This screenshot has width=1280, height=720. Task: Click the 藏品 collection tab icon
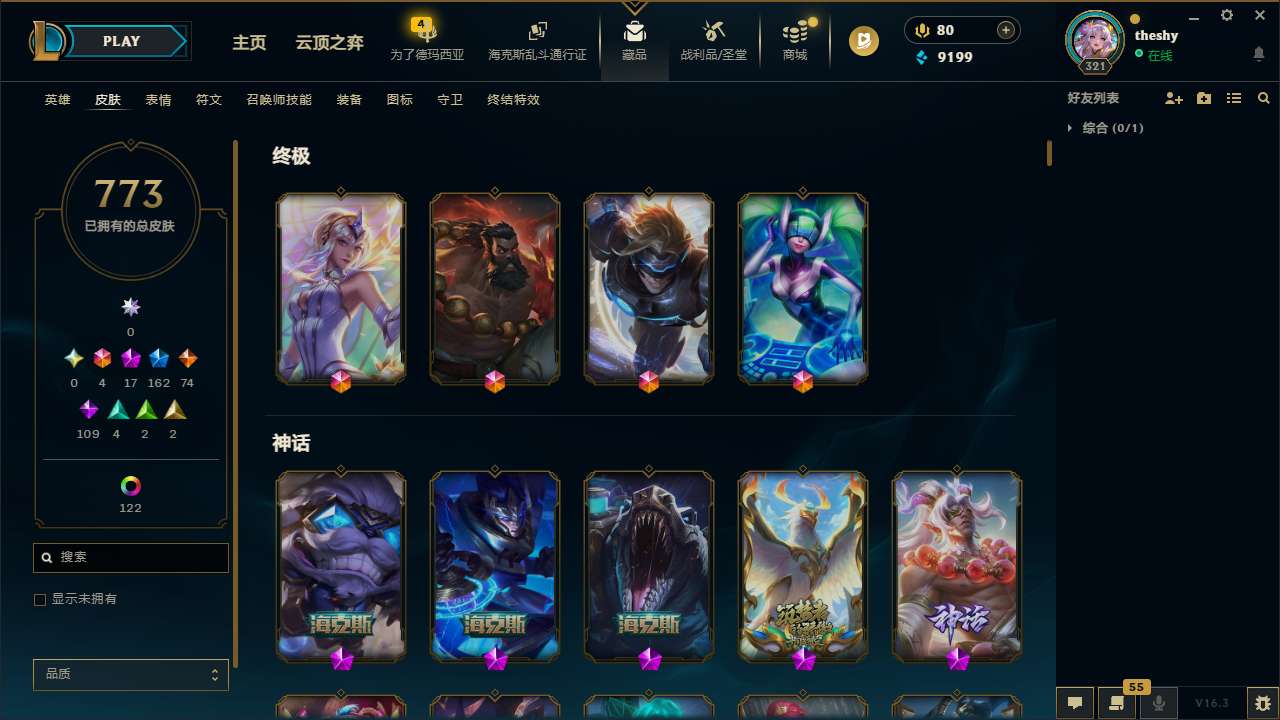tap(634, 30)
